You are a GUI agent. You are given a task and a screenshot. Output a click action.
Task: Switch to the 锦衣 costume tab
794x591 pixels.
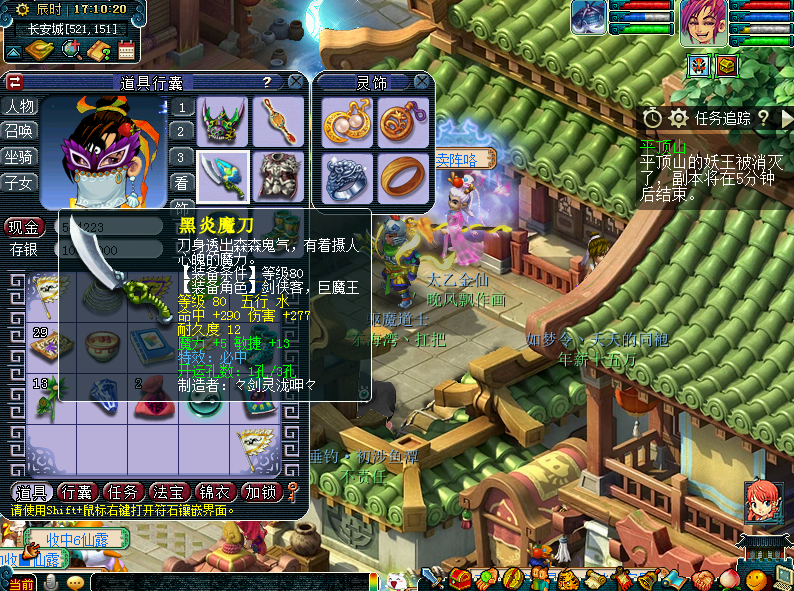tap(215, 492)
